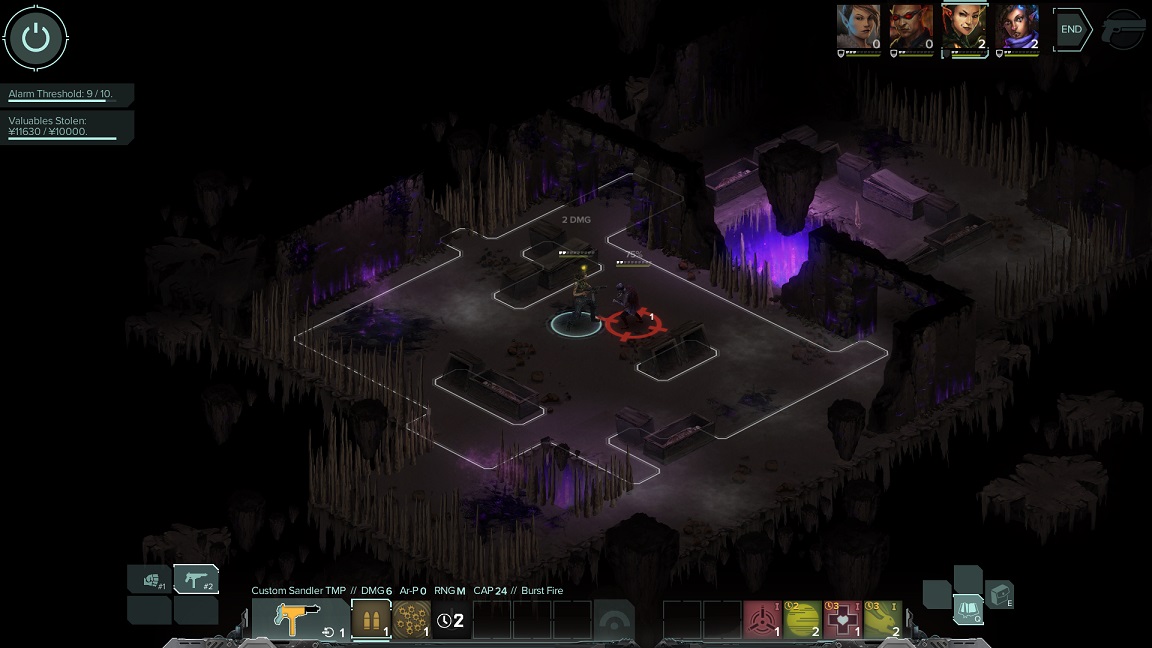Open the spellbook ability tab
1152x648 pixels.
(x=967, y=608)
